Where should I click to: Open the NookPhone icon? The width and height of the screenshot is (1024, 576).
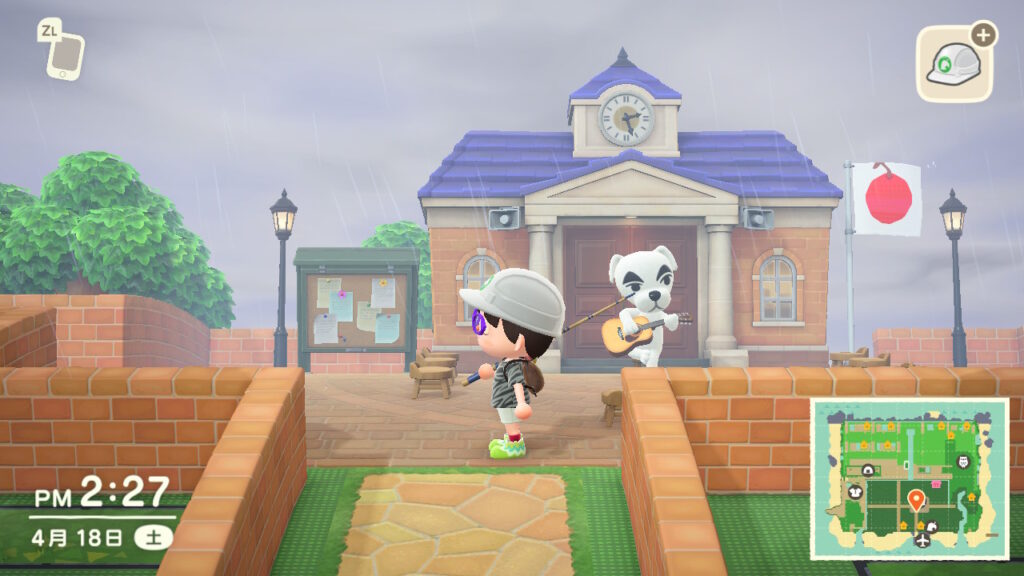[x=64, y=51]
